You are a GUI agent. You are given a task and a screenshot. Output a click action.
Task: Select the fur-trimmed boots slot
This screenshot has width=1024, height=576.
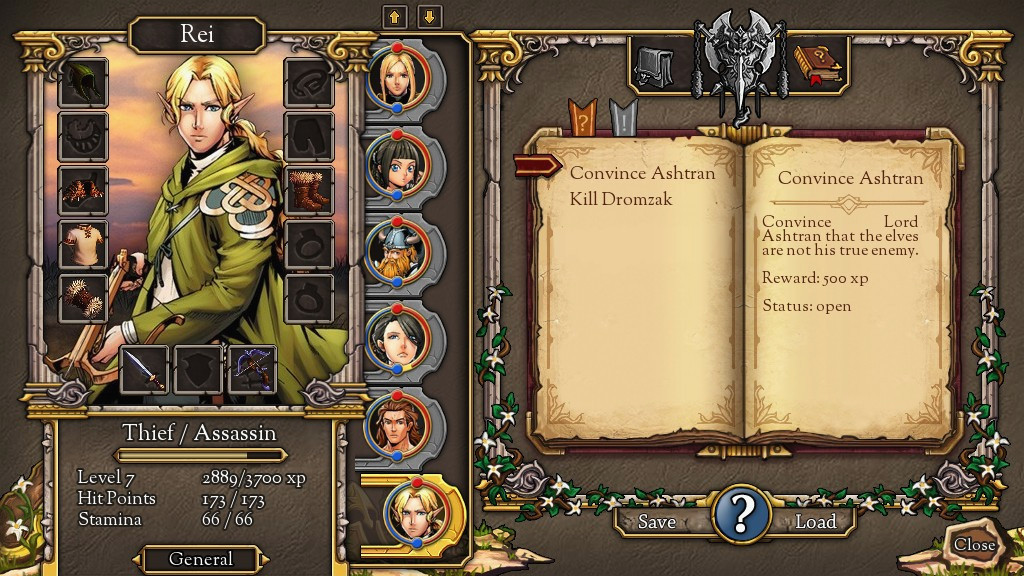coord(309,190)
